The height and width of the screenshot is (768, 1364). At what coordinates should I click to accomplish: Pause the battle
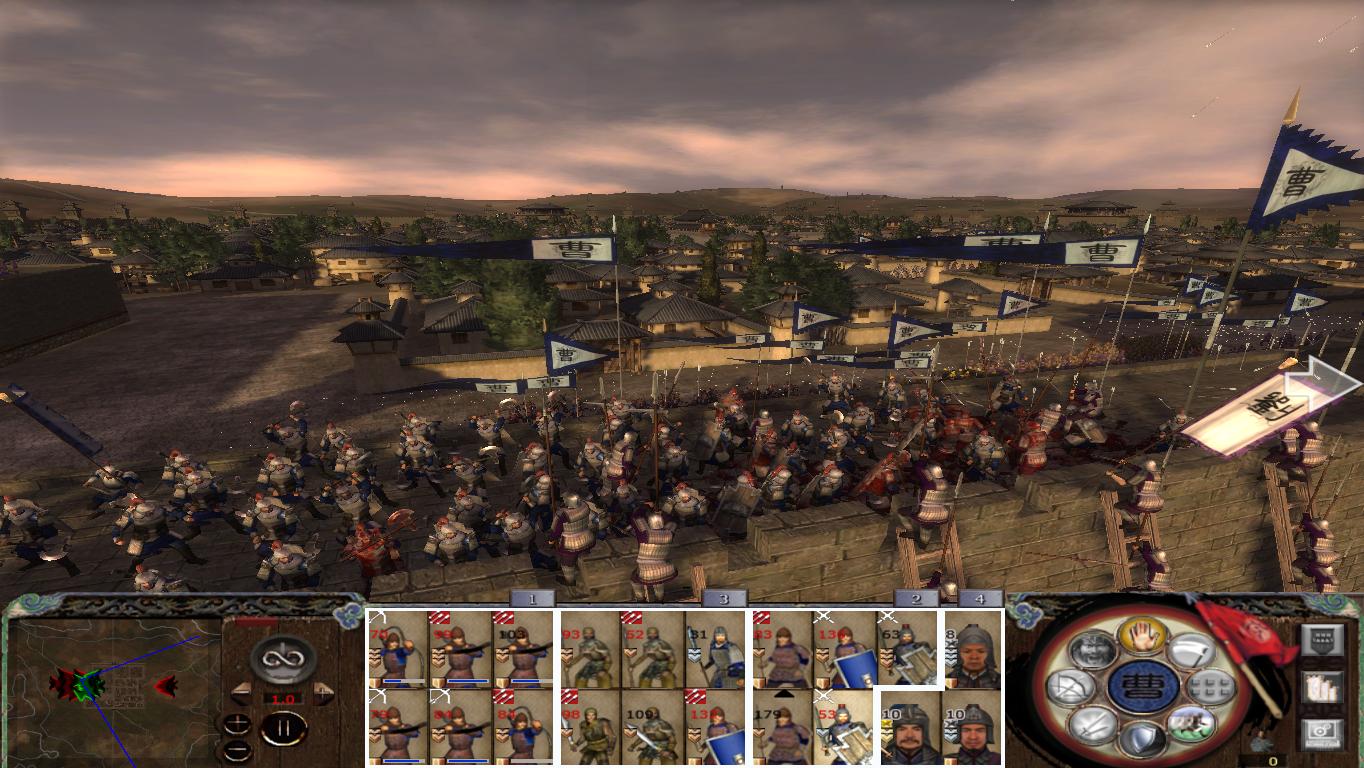pyautogui.click(x=284, y=728)
